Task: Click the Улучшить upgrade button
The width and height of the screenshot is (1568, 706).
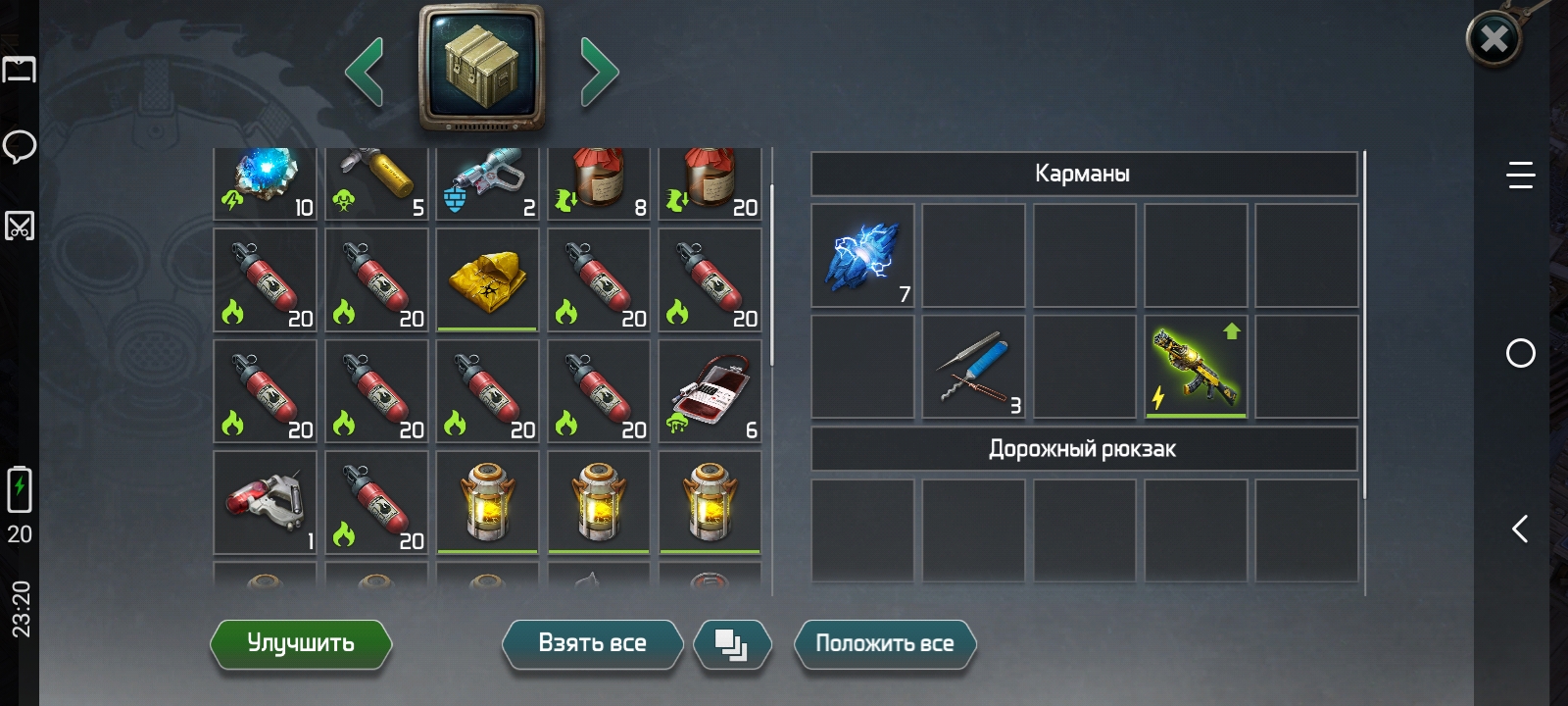Action: [x=301, y=643]
